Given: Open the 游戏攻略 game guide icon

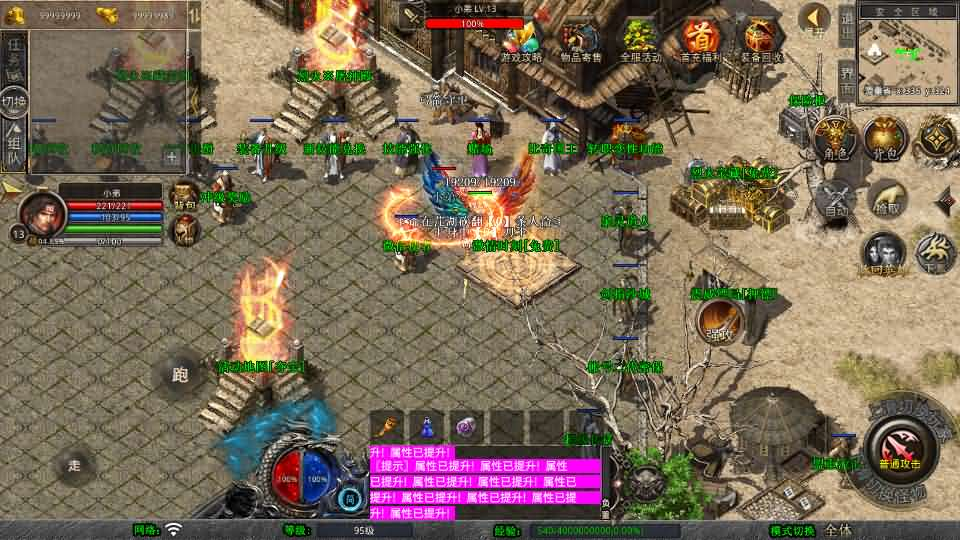Looking at the screenshot, I should coord(522,39).
